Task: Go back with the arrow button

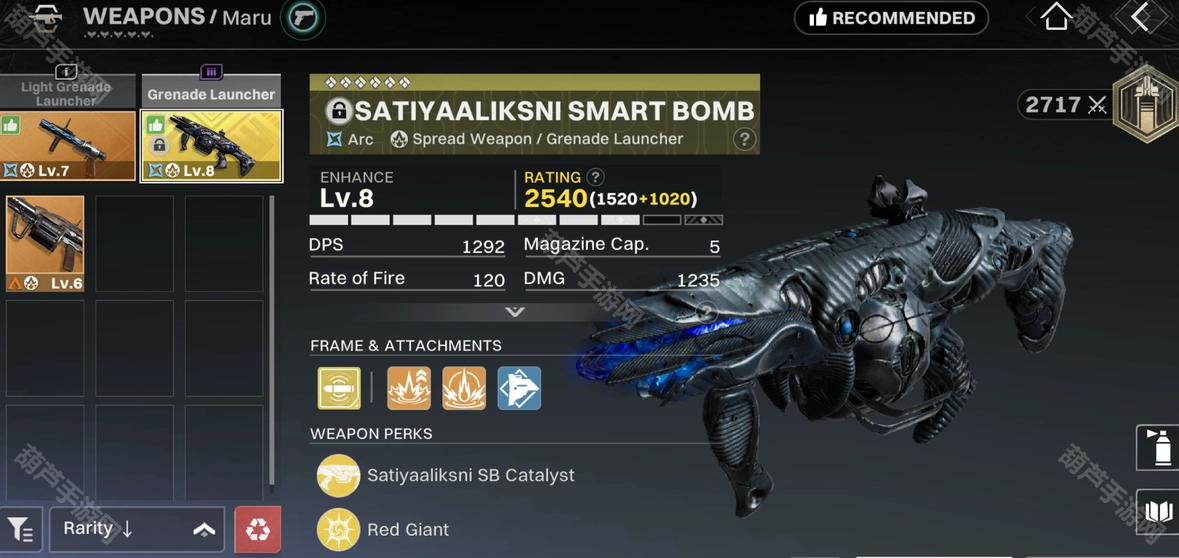Action: tap(1140, 17)
